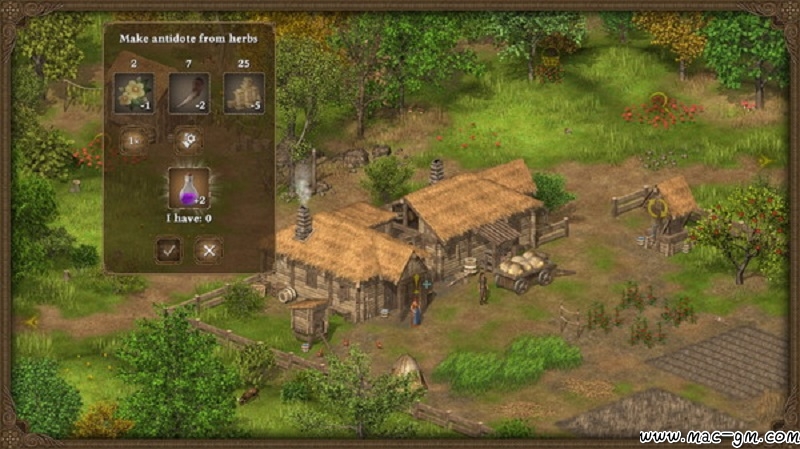Select the feather ingredient slot
This screenshot has height=449, width=800.
click(x=188, y=93)
